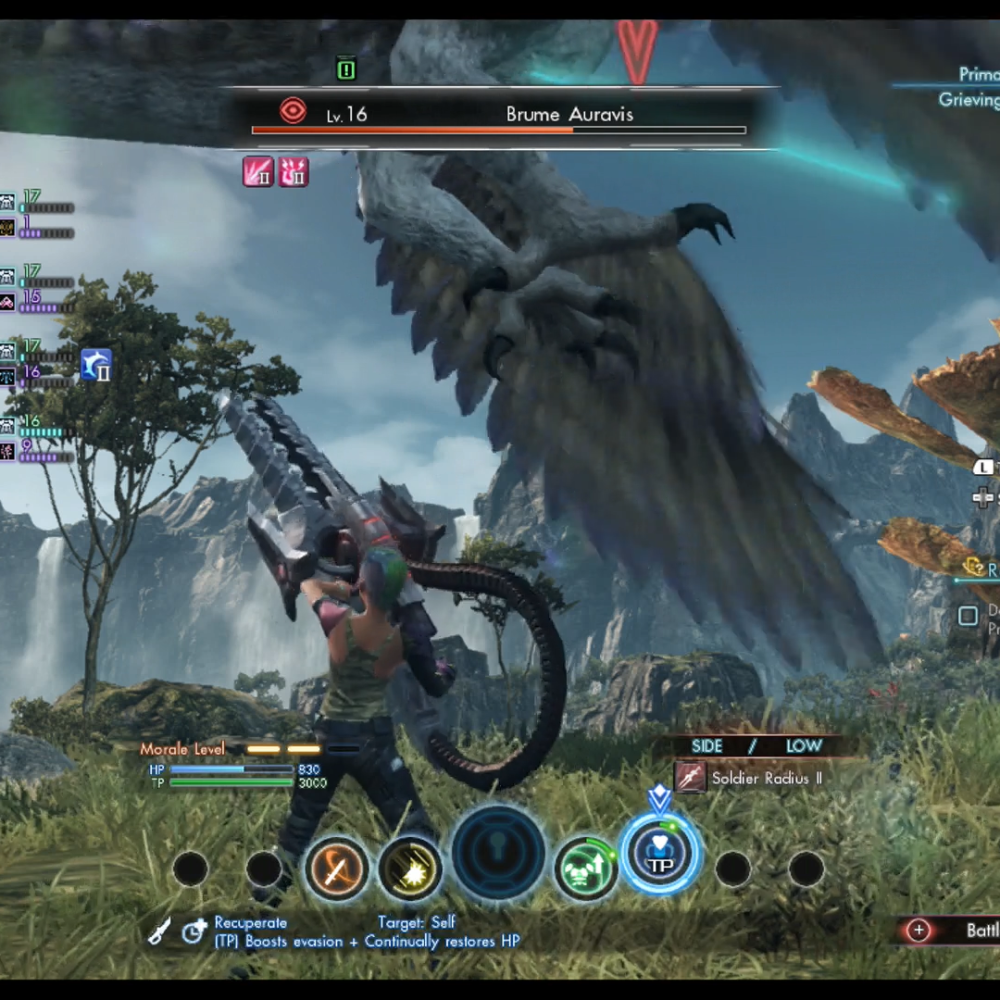Click the Soldier Radius II icon
Viewport: 1000px width, 1000px height.
(x=690, y=777)
